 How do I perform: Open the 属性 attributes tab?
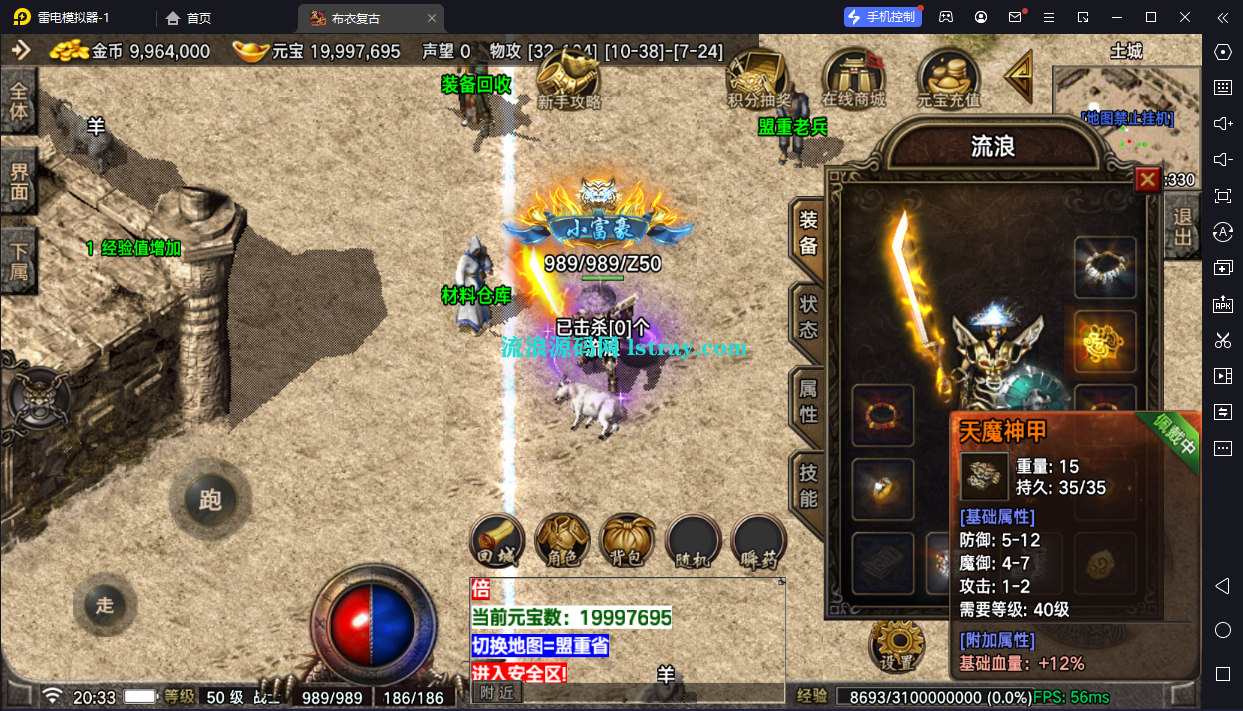[x=808, y=400]
